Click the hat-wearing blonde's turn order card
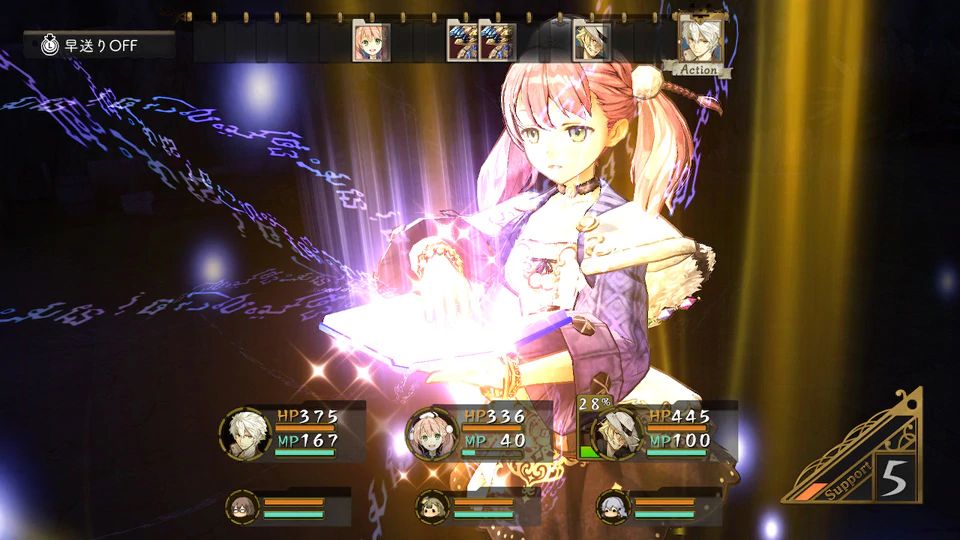This screenshot has width=960, height=540. (591, 43)
